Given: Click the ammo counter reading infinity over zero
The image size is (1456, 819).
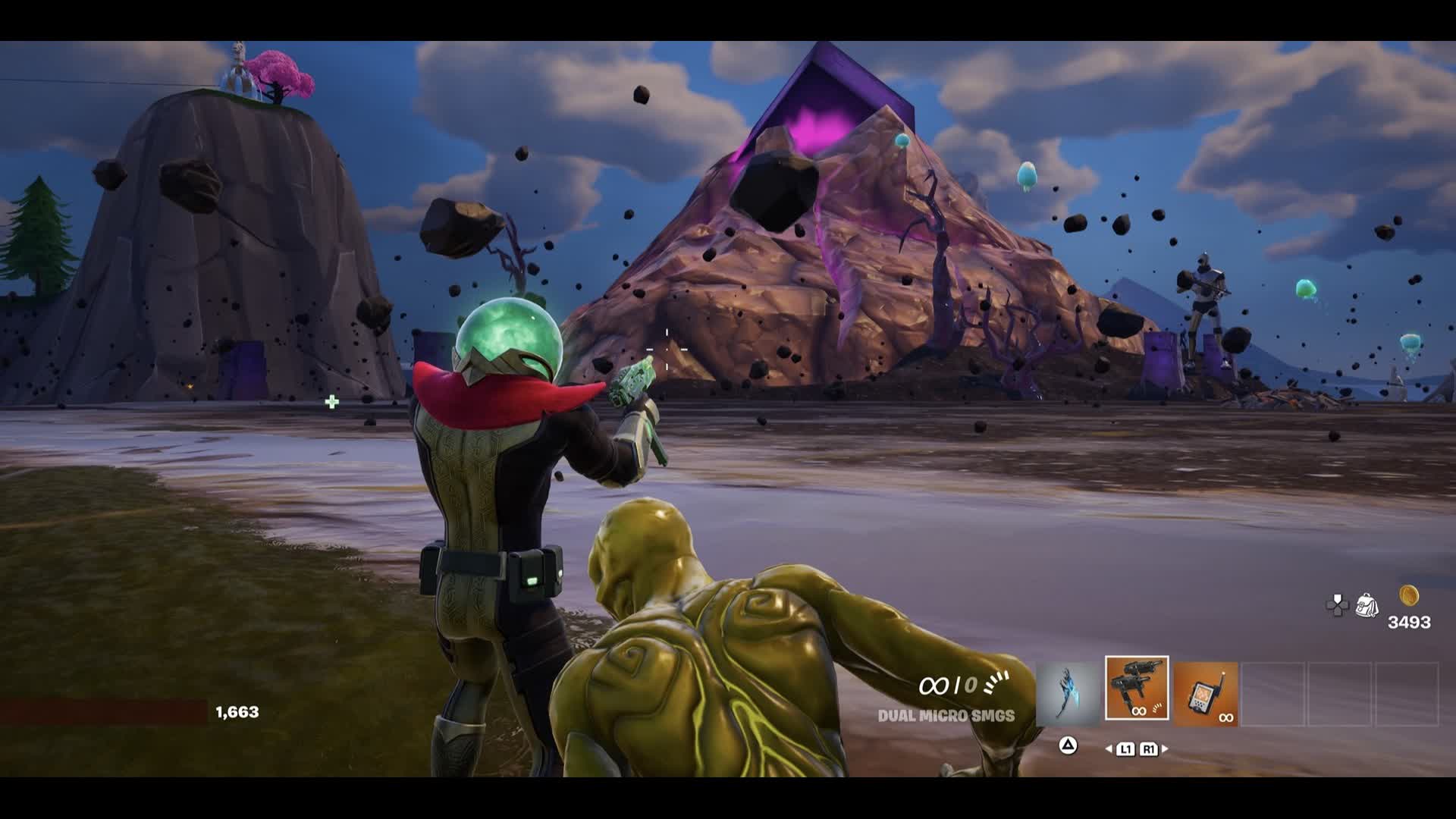Looking at the screenshot, I should tap(948, 685).
